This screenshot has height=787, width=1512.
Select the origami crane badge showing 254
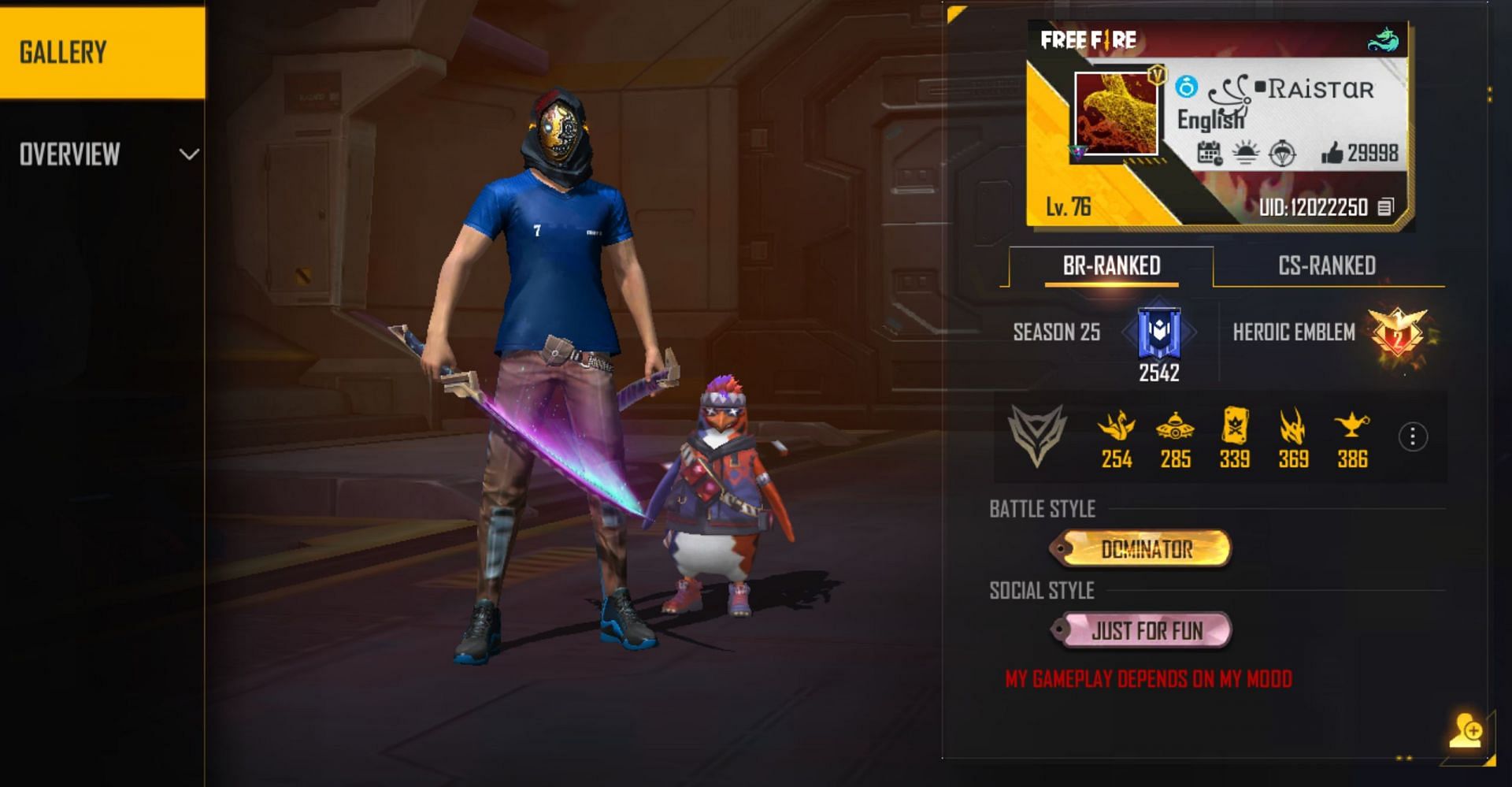point(1116,428)
